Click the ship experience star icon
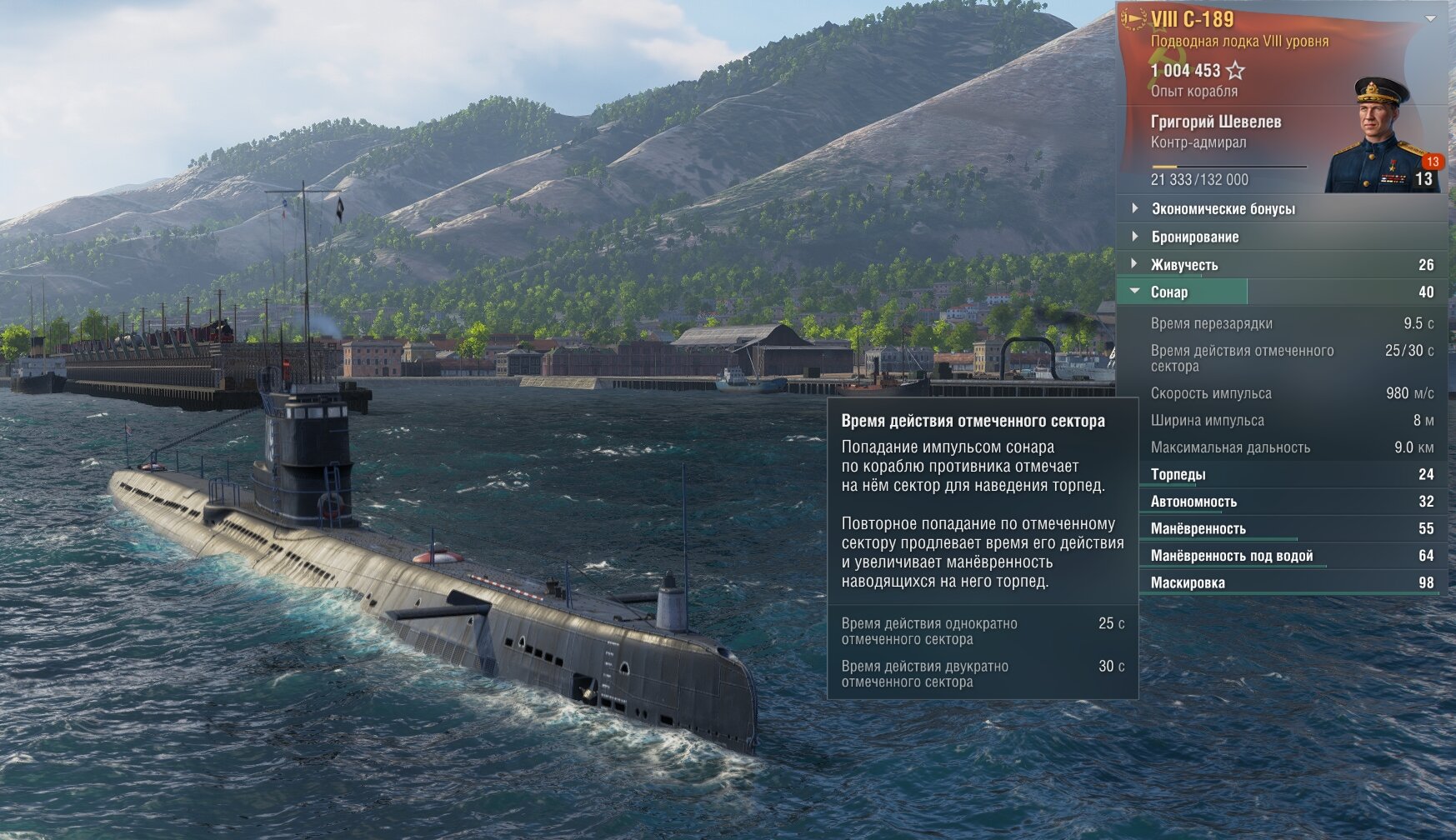 click(1235, 71)
